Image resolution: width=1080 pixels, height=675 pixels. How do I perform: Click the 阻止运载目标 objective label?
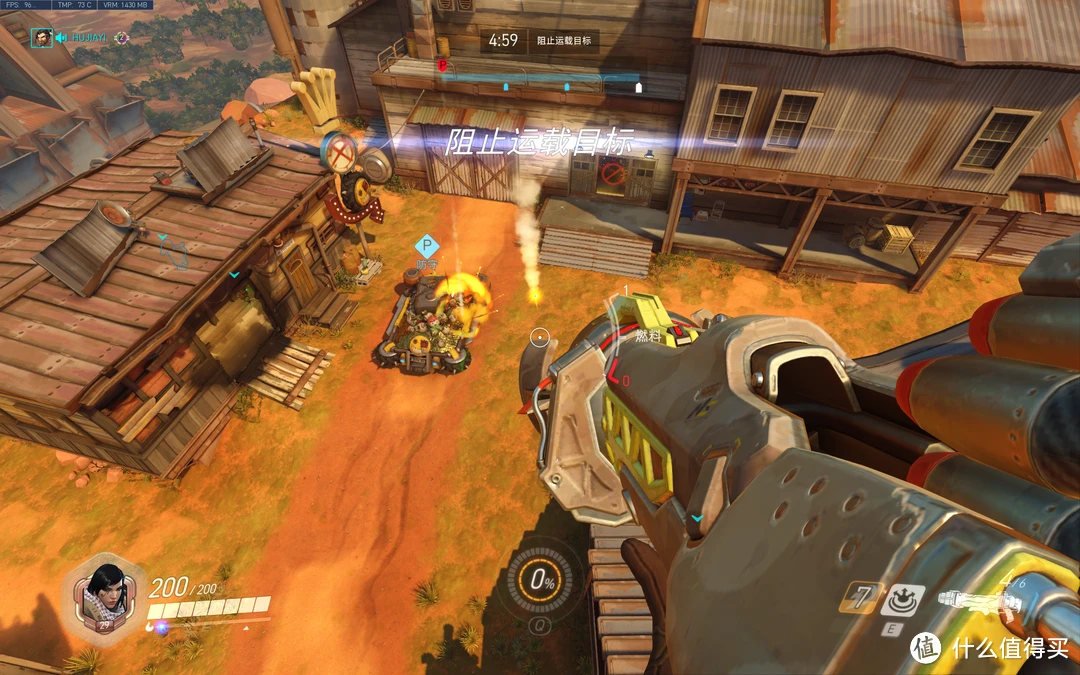pos(563,41)
